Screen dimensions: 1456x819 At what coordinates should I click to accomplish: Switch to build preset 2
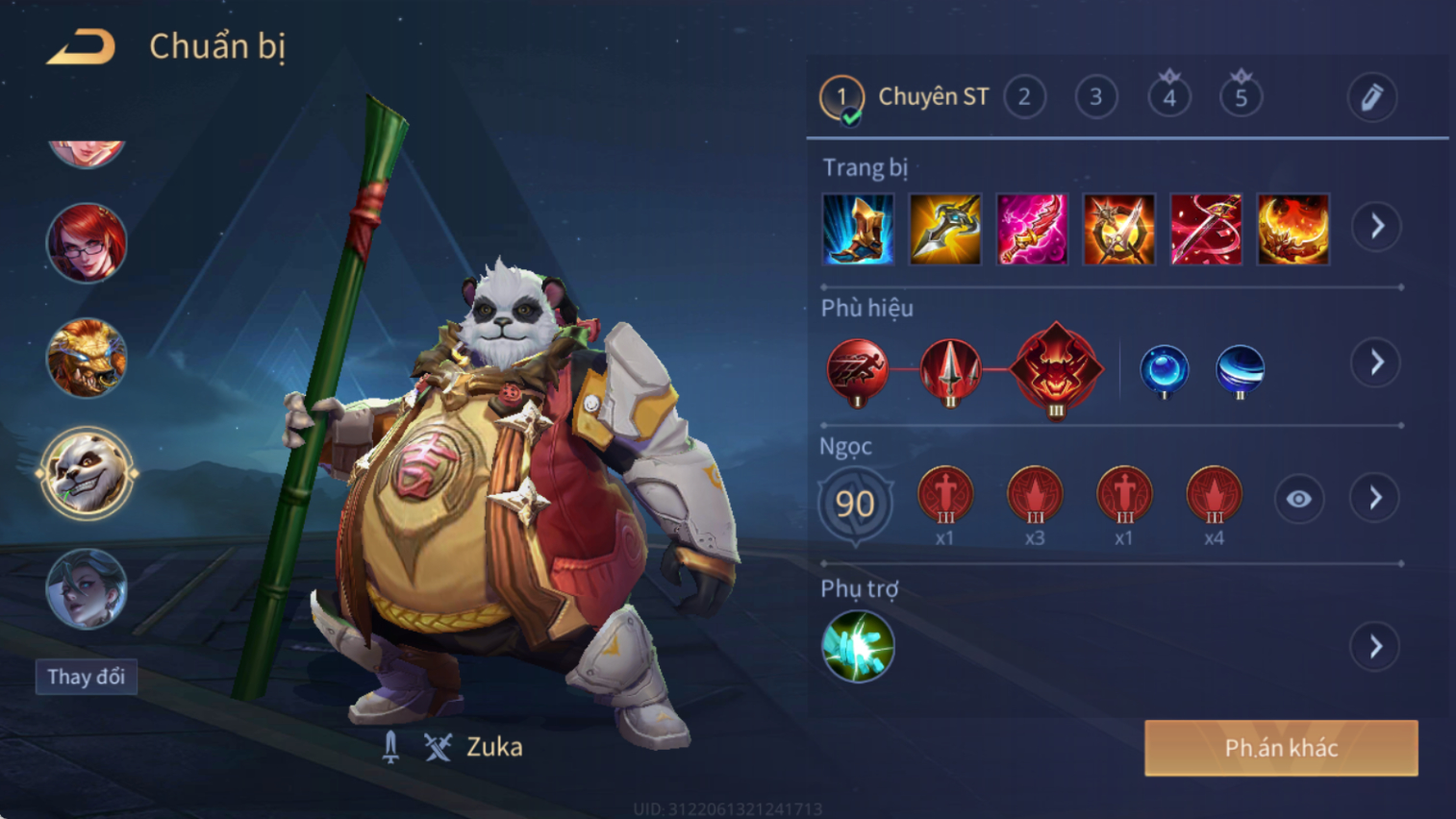[x=1024, y=97]
